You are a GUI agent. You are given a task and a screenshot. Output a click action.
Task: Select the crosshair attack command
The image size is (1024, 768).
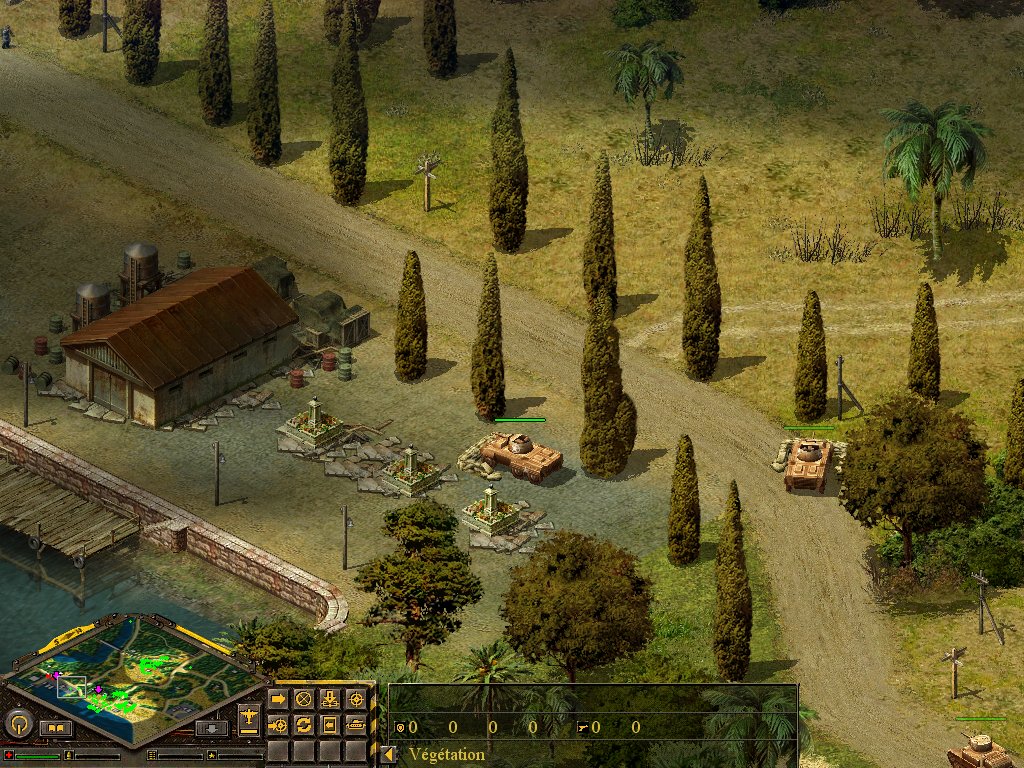tap(355, 698)
